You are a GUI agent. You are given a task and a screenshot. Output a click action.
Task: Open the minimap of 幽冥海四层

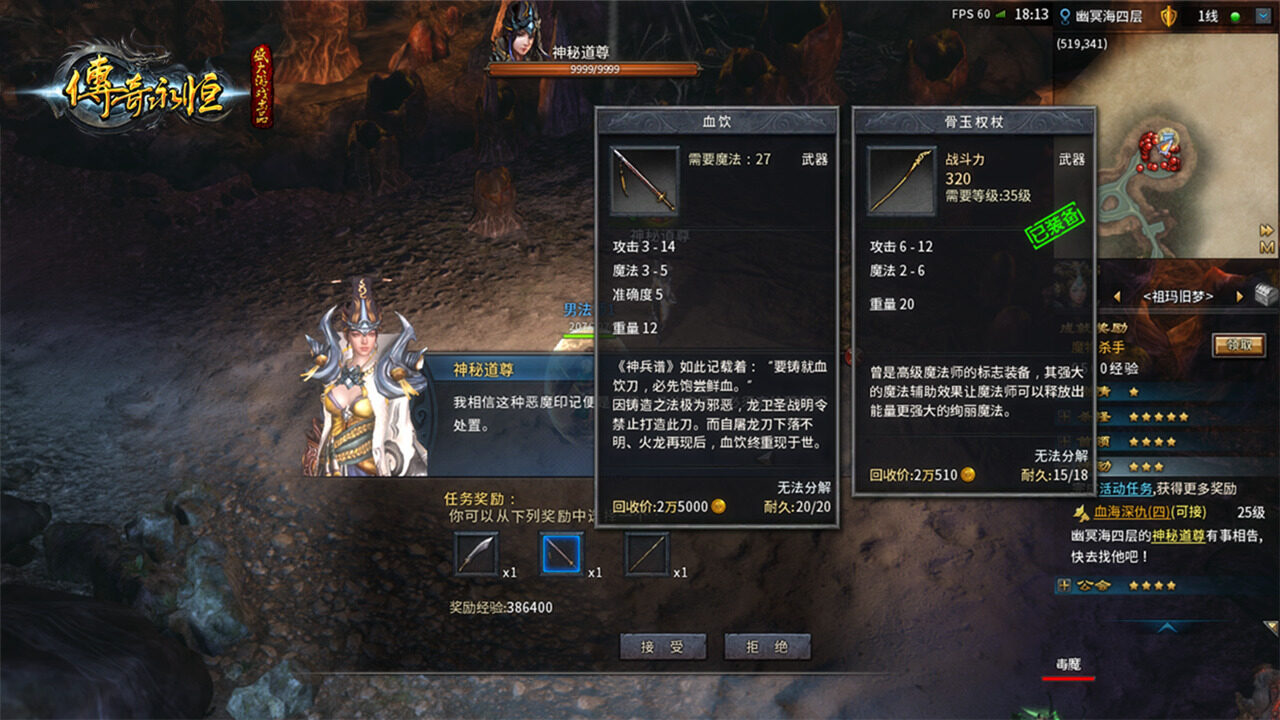coord(1160,150)
